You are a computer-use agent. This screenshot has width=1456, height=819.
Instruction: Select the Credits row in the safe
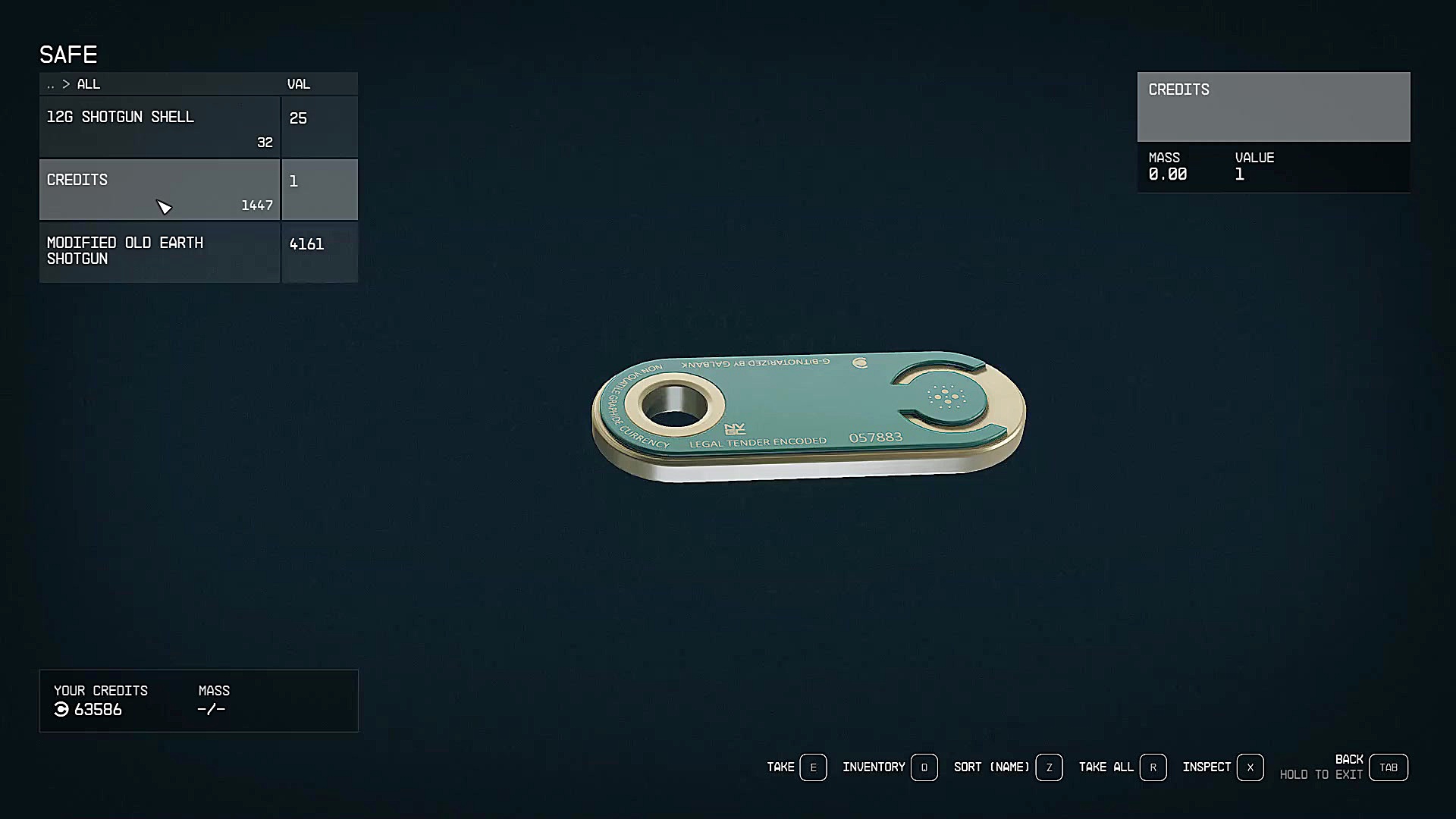pos(159,190)
